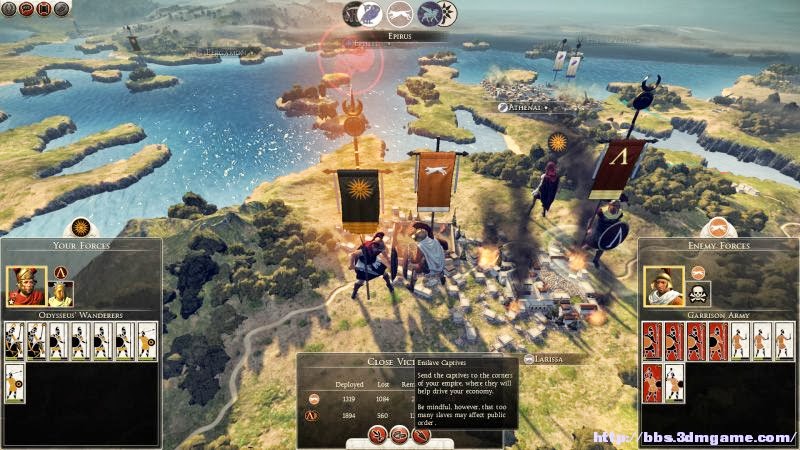Select your general's red-helmet portrait
This screenshot has width=800, height=450.
coord(26,286)
